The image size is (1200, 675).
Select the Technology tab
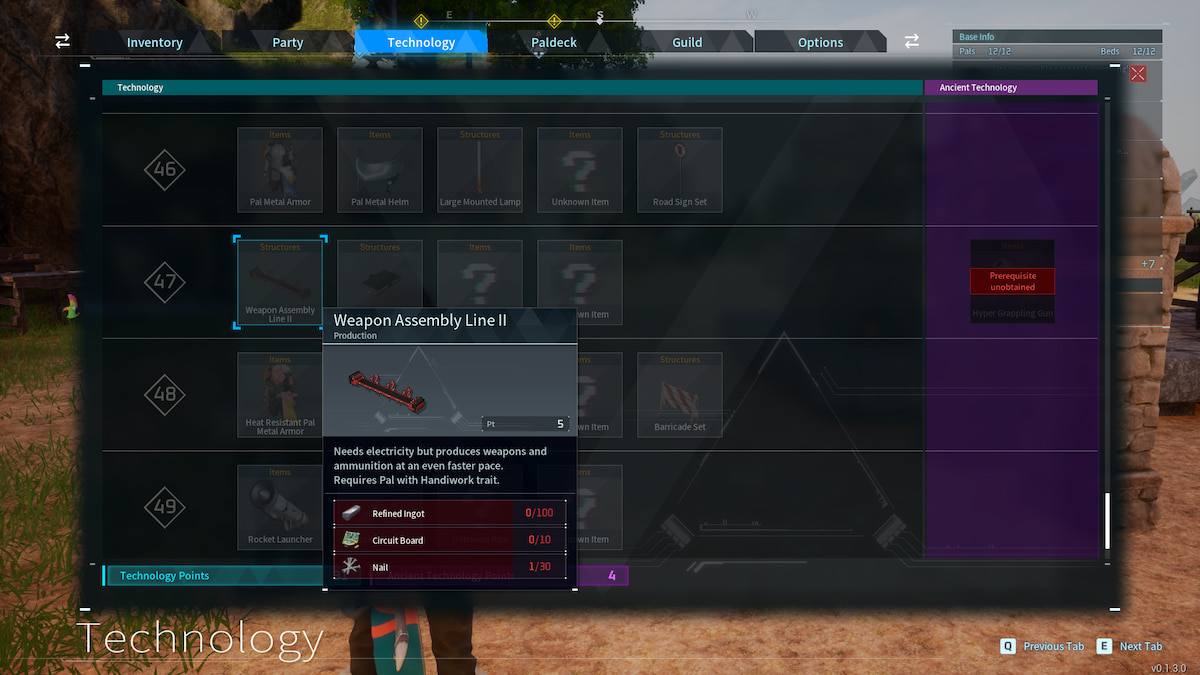pyautogui.click(x=421, y=42)
